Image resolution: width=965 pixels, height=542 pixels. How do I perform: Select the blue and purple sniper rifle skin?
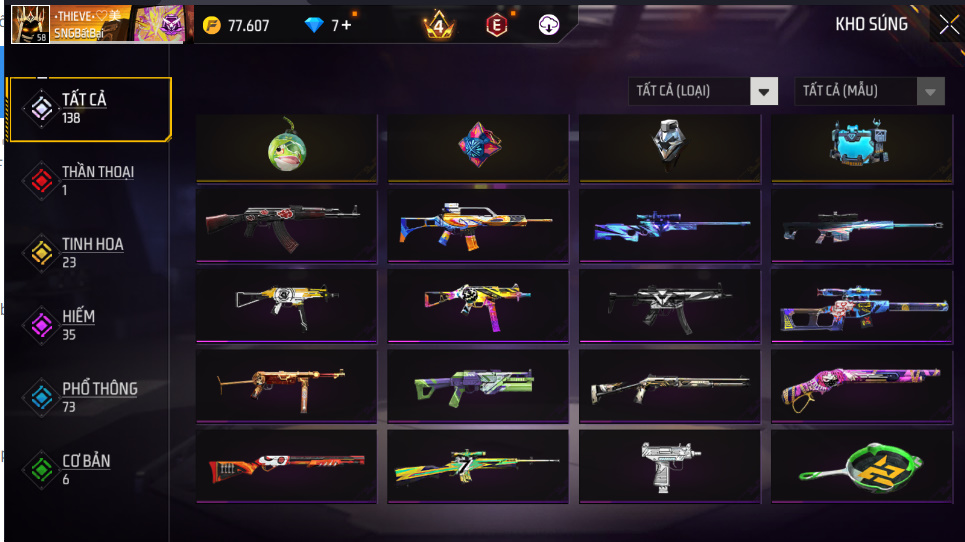click(669, 227)
